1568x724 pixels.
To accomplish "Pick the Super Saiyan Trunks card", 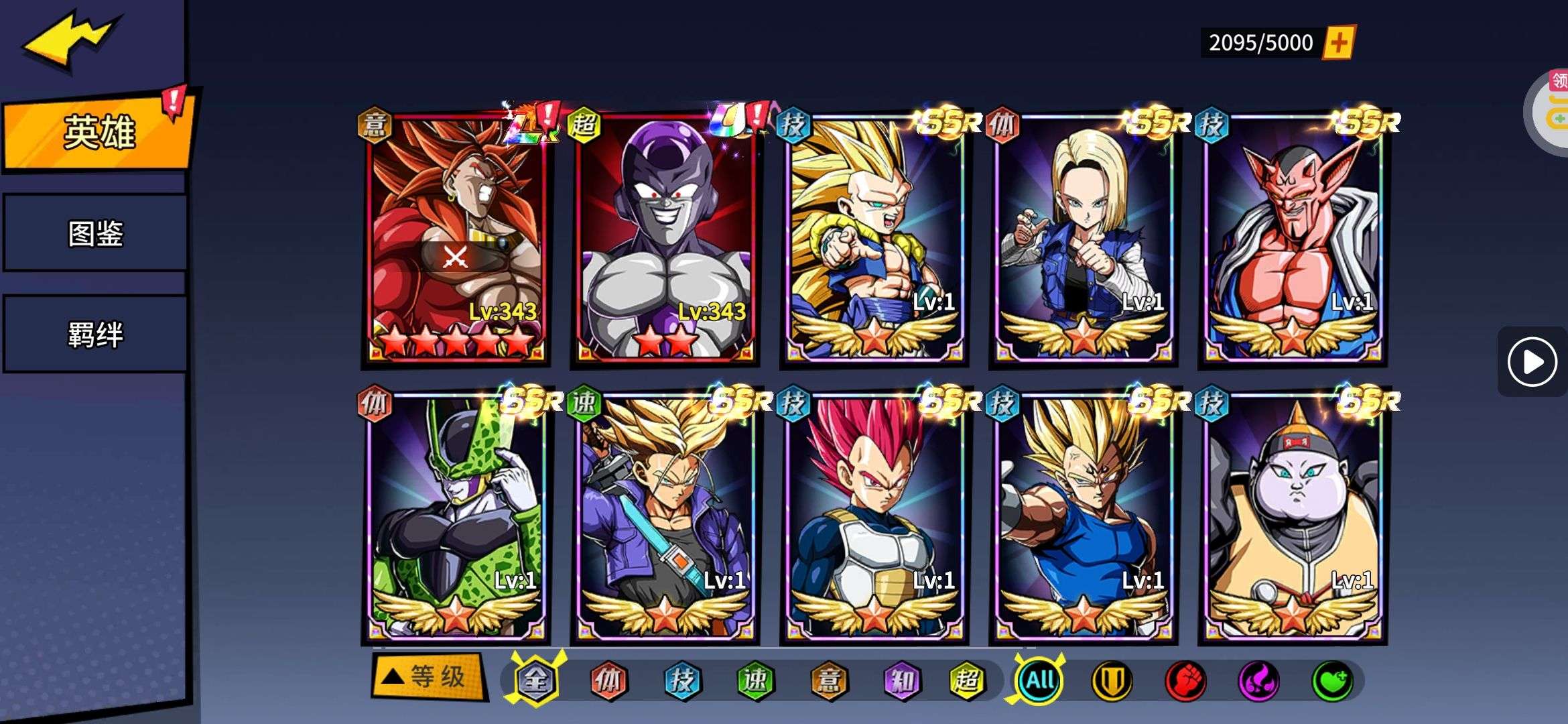I will [665, 516].
